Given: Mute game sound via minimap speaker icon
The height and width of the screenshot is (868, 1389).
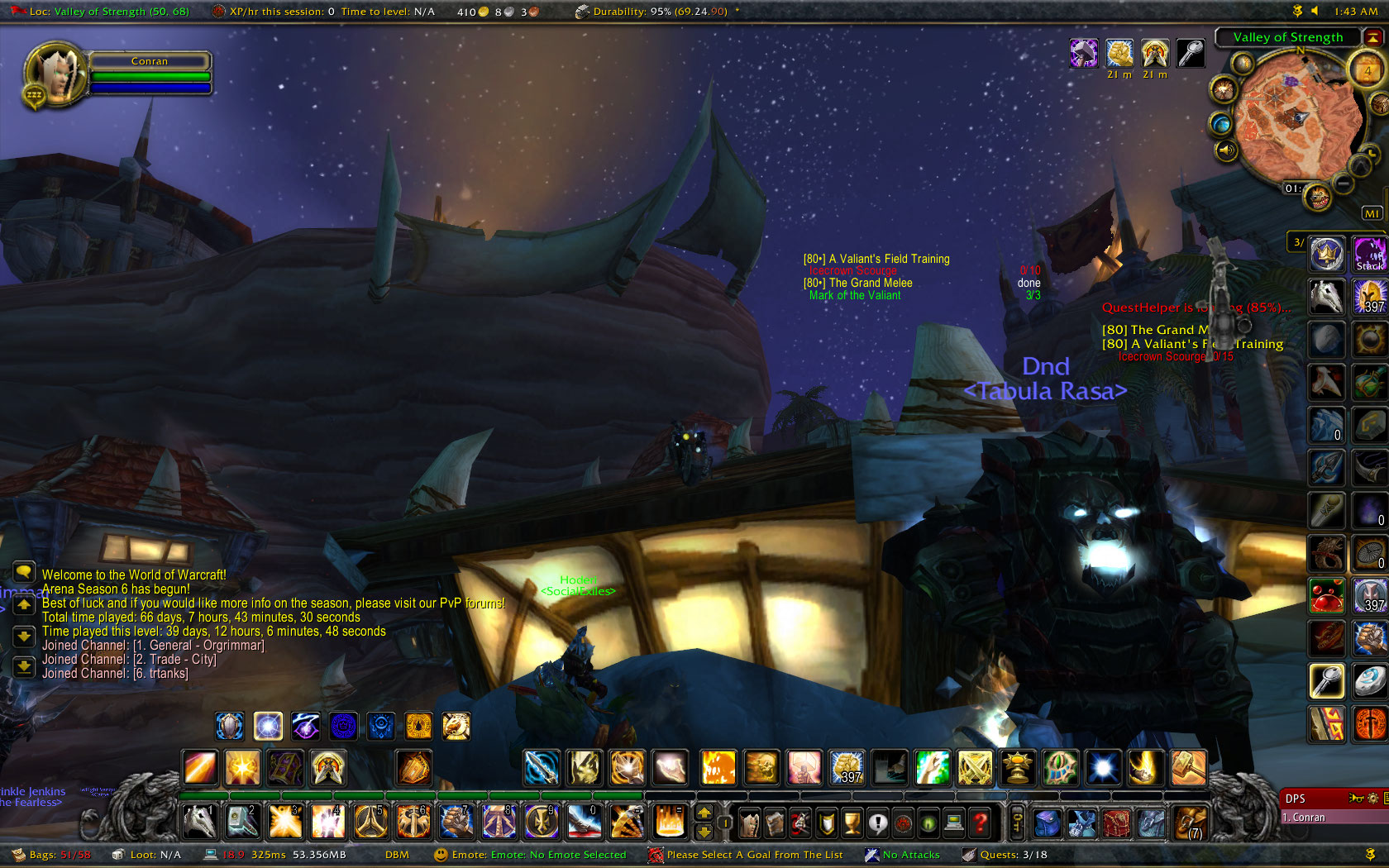Looking at the screenshot, I should click(1226, 150).
